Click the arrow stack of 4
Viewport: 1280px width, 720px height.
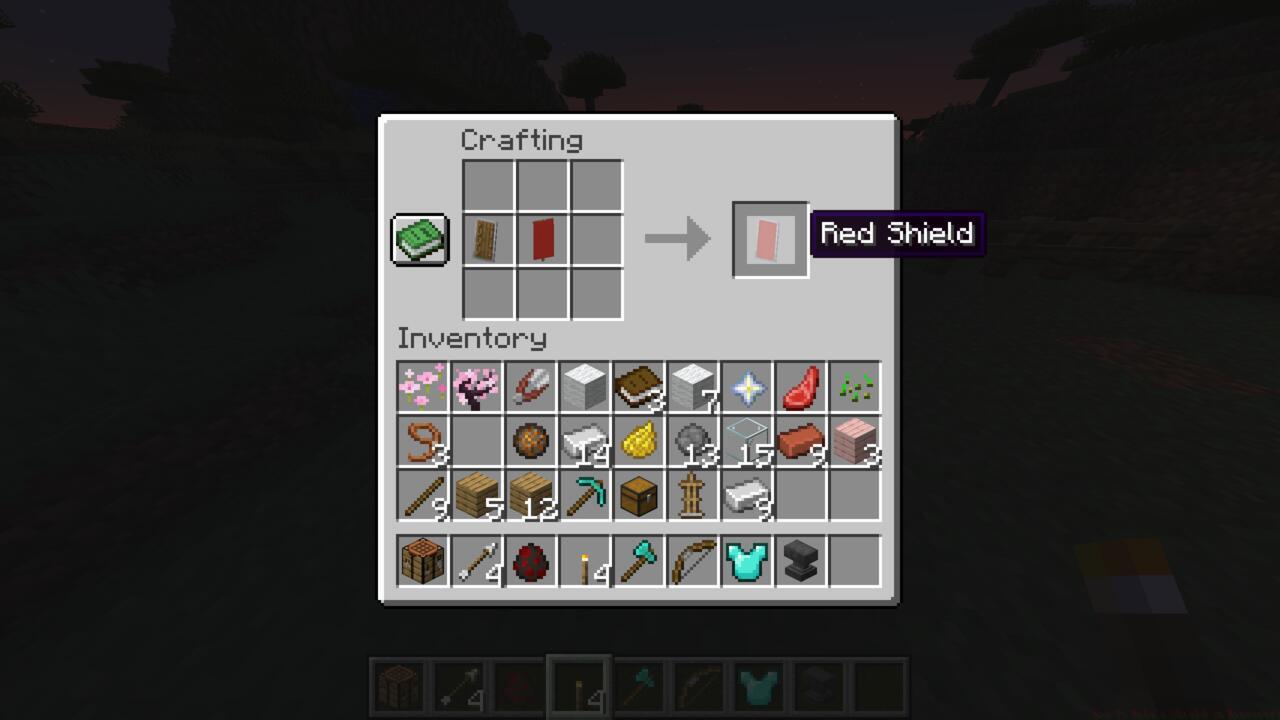tap(475, 560)
